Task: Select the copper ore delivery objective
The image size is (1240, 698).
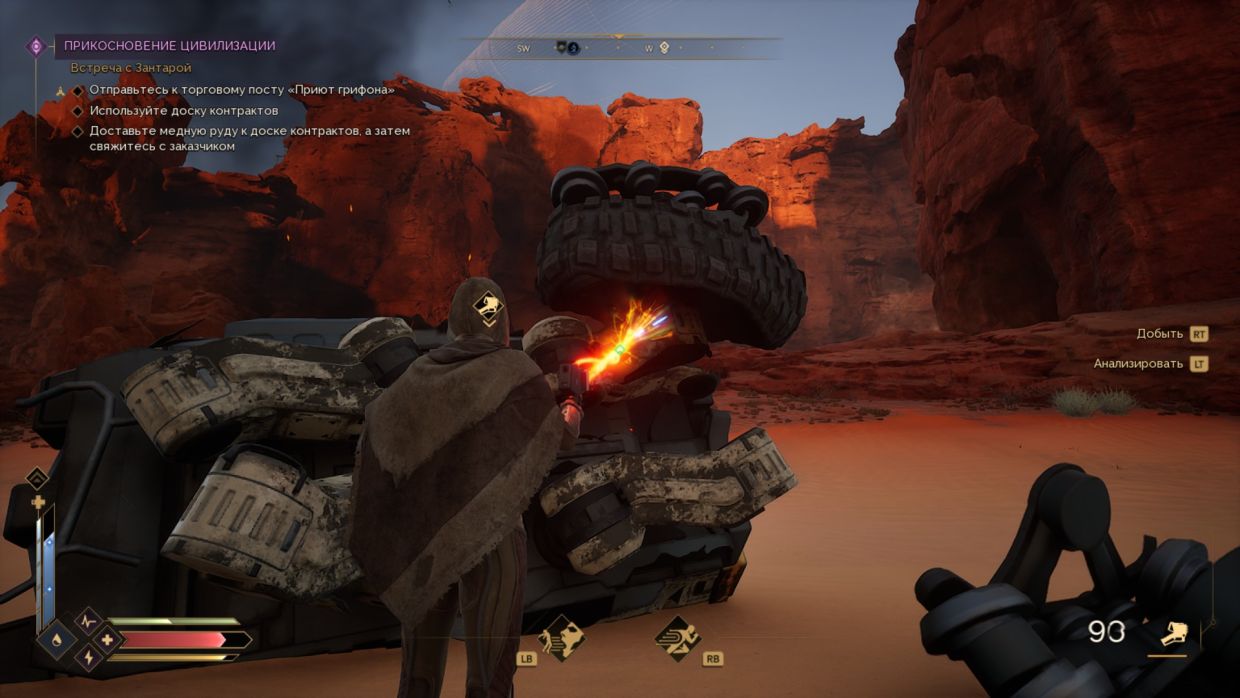Action: 249,138
